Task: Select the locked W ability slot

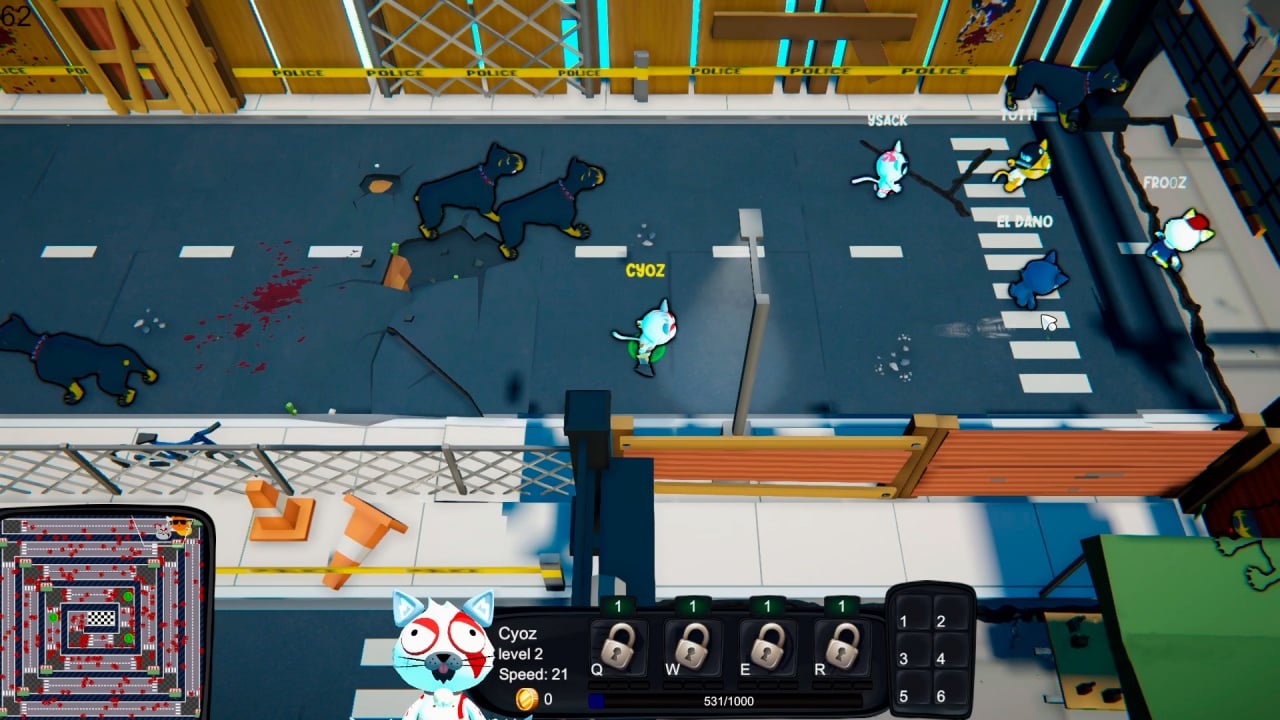Action: click(692, 647)
